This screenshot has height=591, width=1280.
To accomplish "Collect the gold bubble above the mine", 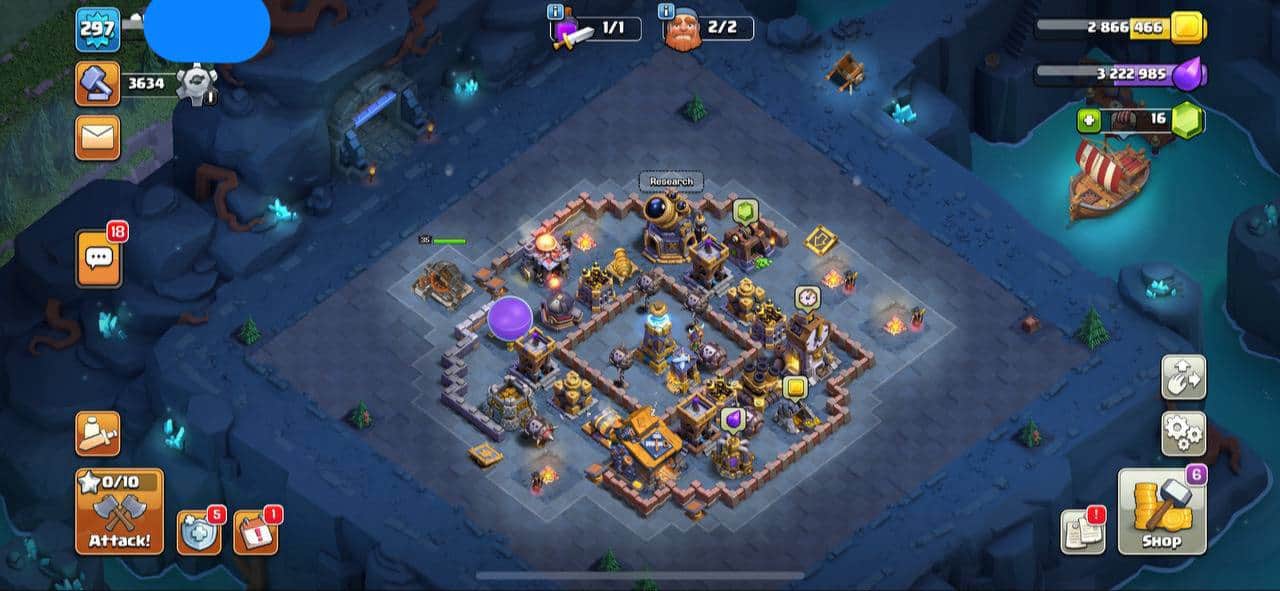I will pos(795,387).
